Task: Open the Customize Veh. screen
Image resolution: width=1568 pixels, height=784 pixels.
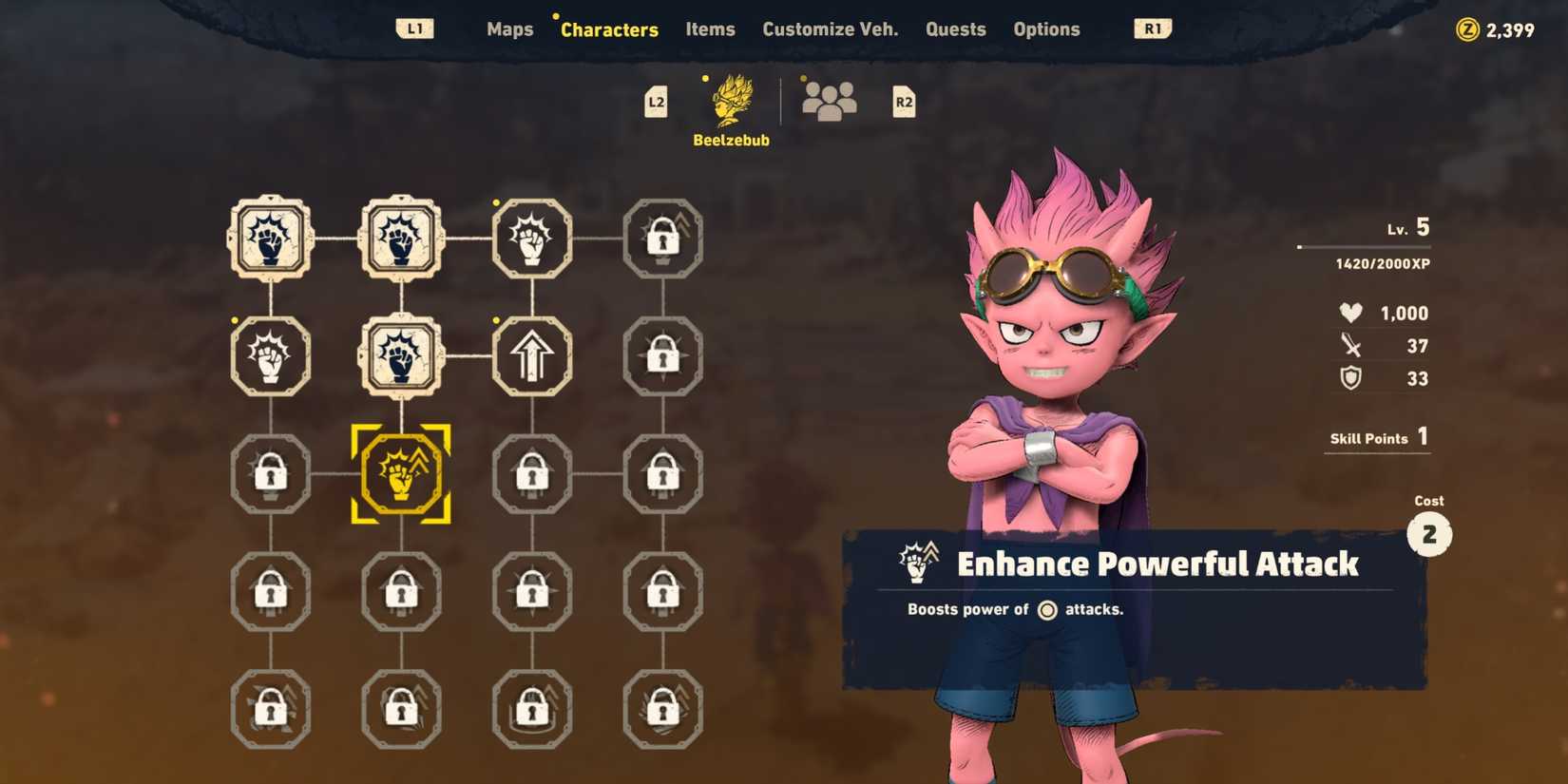Action: (830, 29)
